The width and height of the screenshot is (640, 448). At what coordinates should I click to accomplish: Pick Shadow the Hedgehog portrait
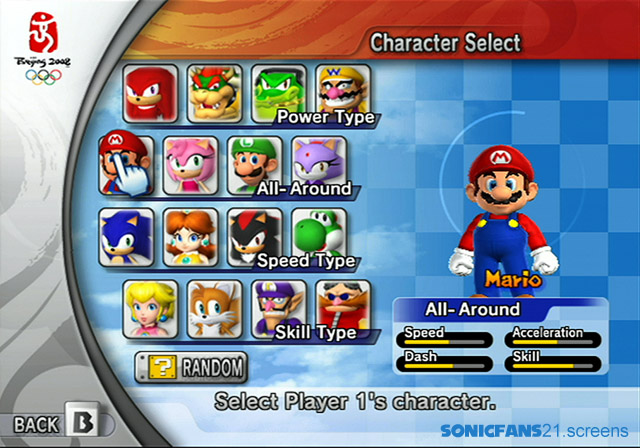coord(254,236)
